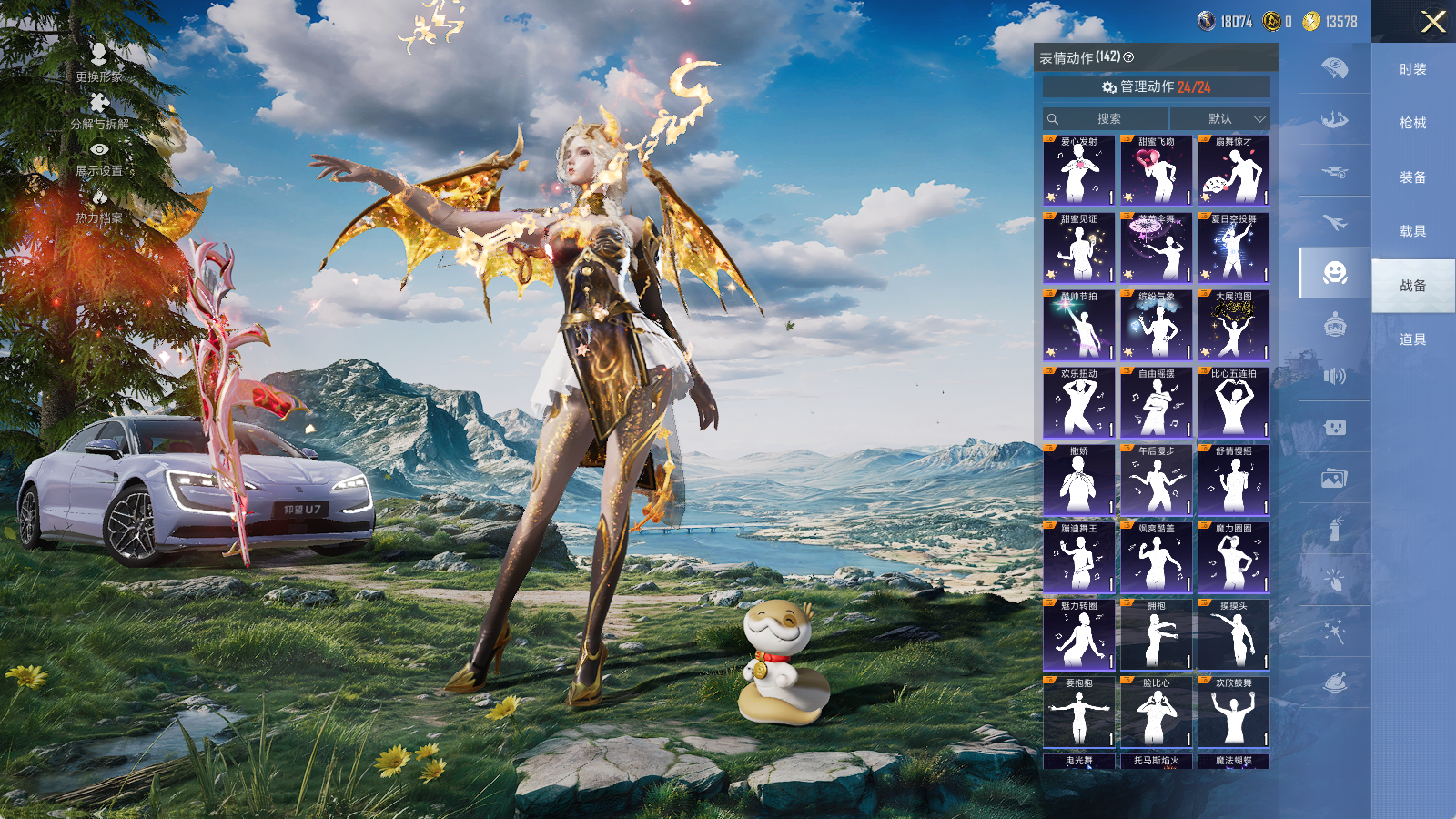This screenshot has width=1456, height=819.
Task: Select the 爱心发射 emote
Action: (1078, 171)
